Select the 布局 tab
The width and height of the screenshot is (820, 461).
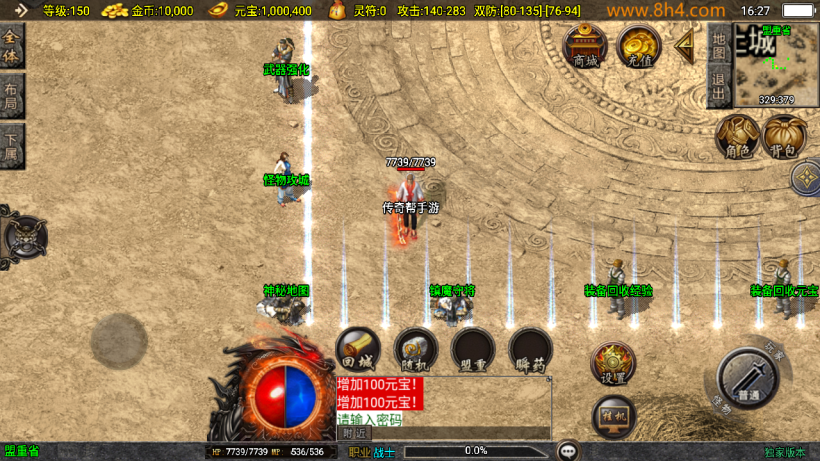[x=11, y=95]
